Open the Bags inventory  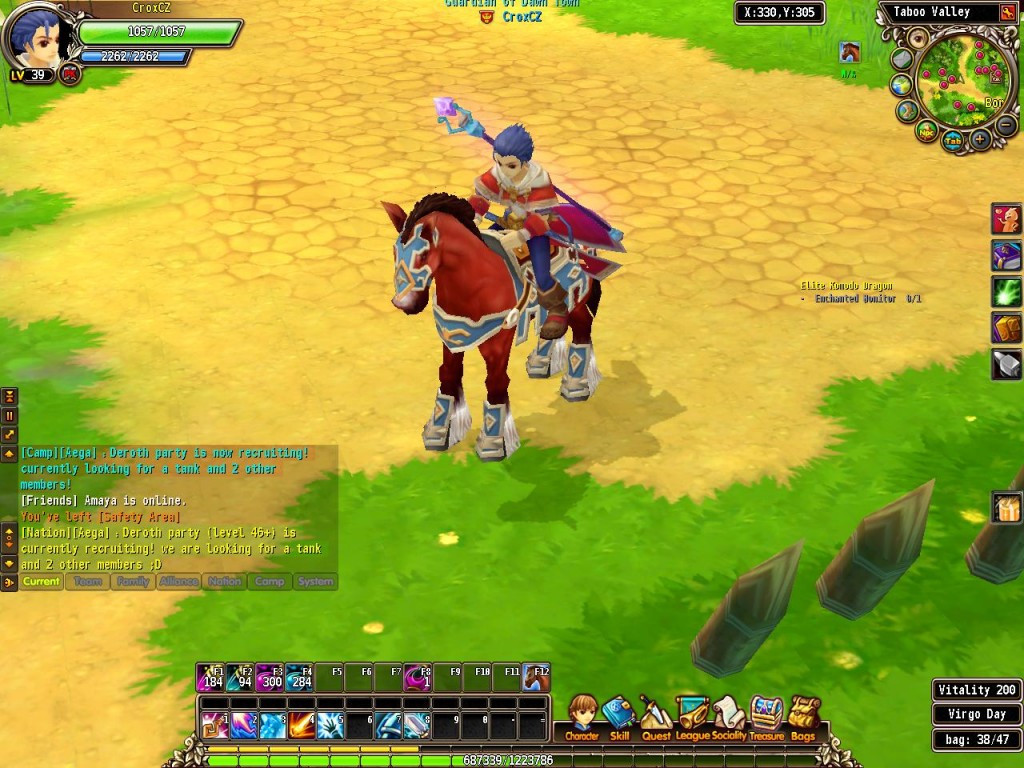pos(803,718)
